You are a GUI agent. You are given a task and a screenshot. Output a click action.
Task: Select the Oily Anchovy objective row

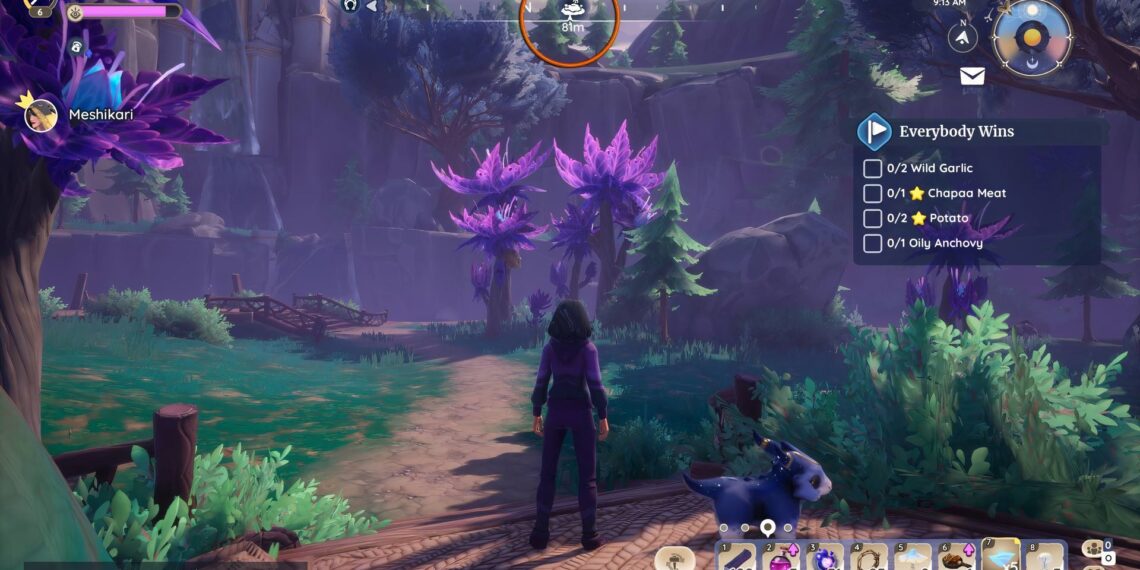point(934,243)
